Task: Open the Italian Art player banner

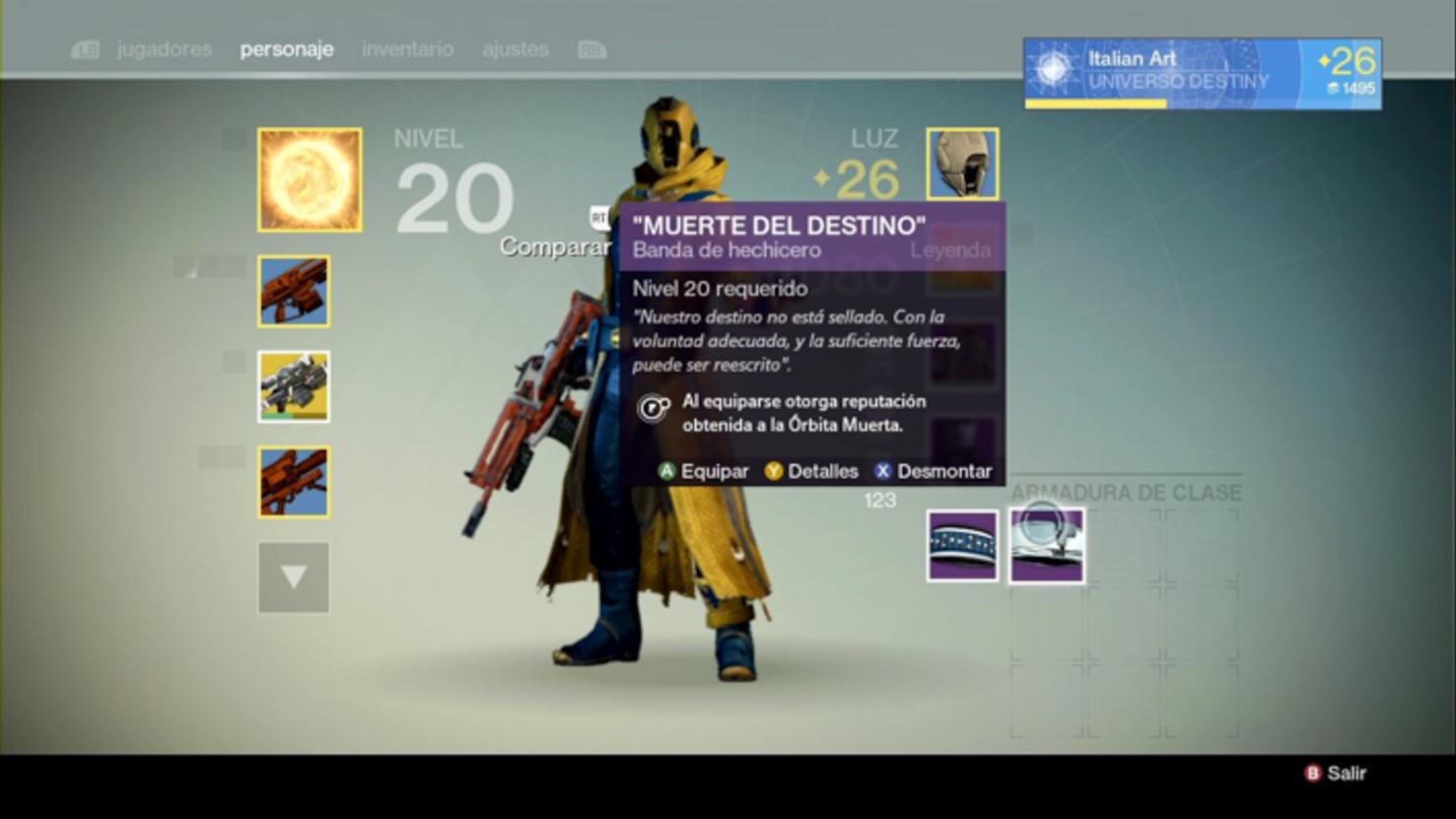Action: 1202,74
